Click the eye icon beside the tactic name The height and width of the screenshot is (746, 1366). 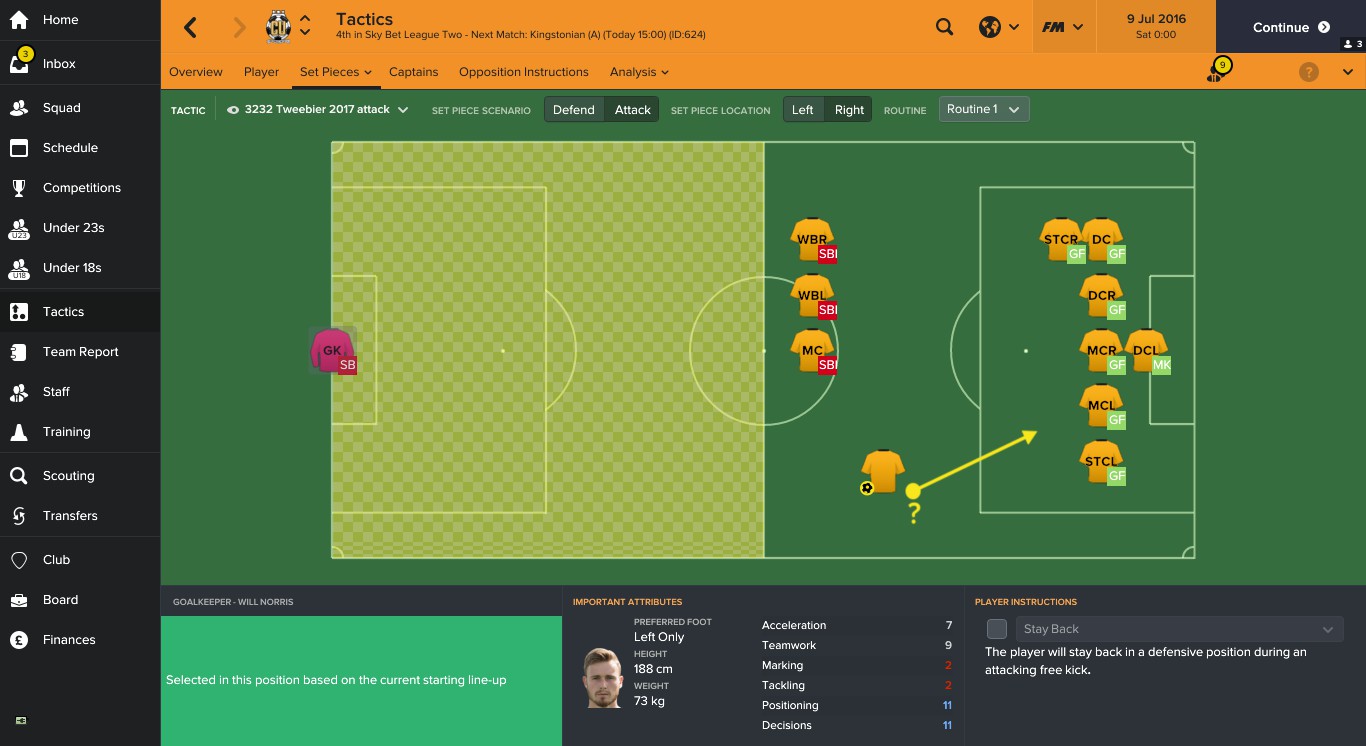231,109
